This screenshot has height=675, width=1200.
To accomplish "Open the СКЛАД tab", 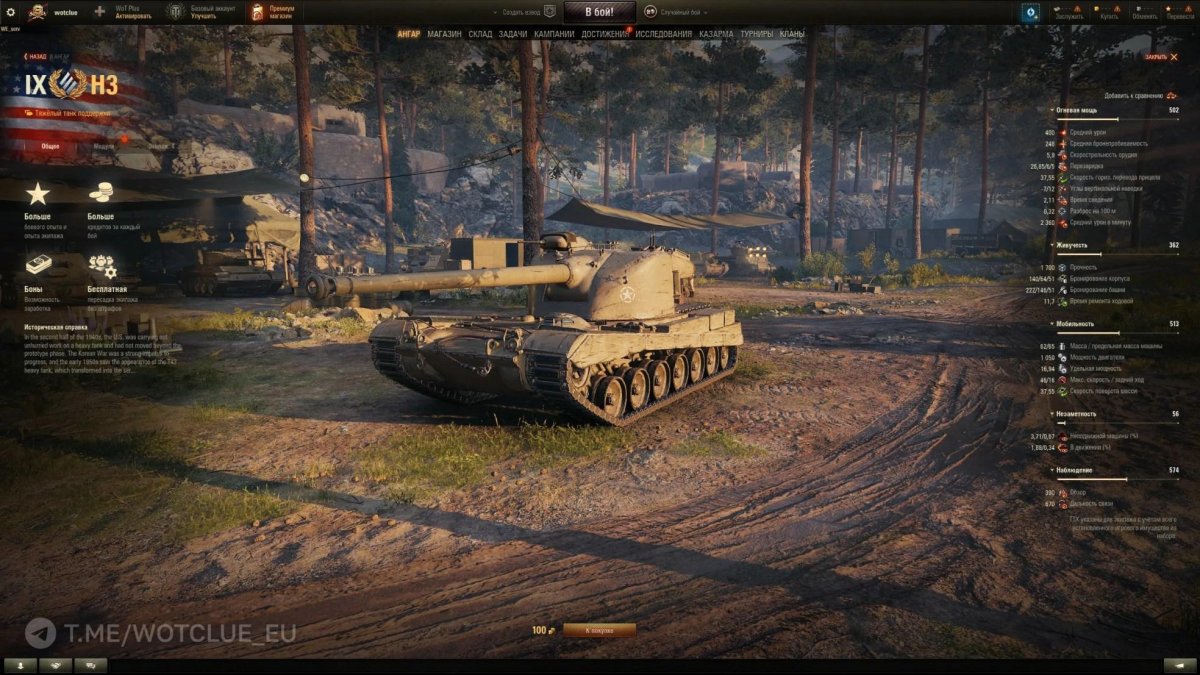I will tap(480, 34).
